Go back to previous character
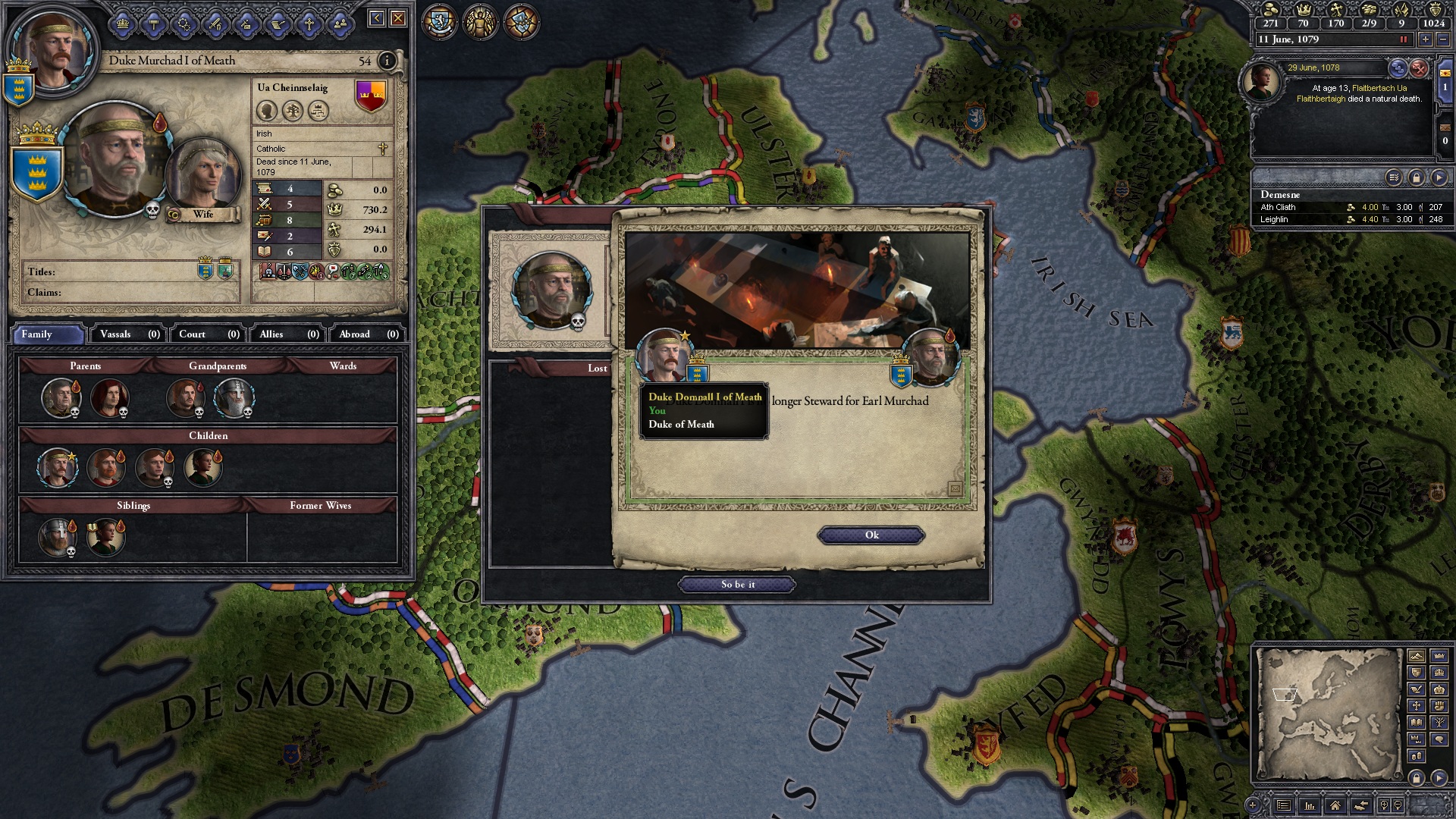This screenshot has width=1456, height=819. coord(376,18)
